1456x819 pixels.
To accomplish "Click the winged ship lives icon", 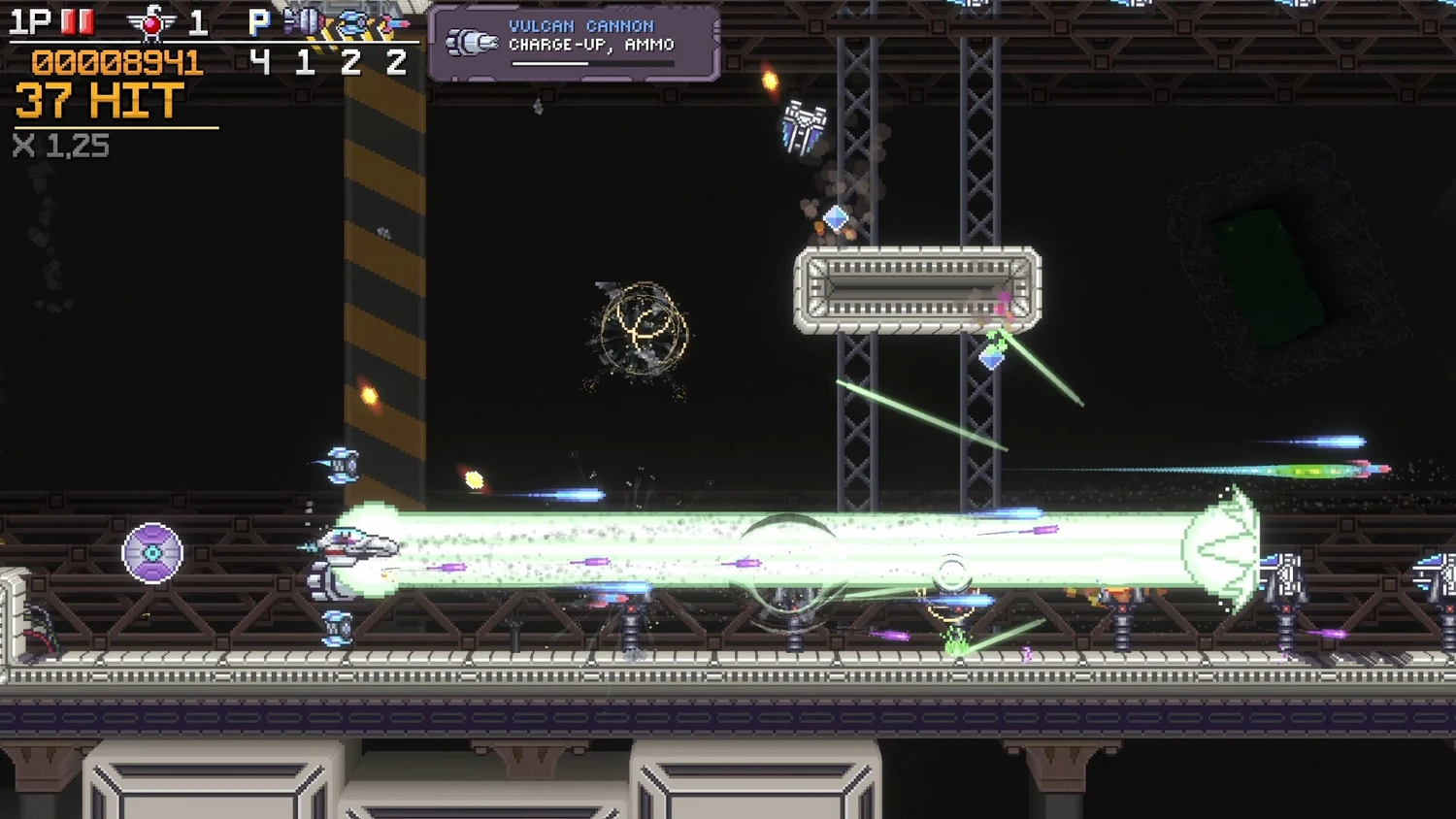I will pyautogui.click(x=151, y=22).
